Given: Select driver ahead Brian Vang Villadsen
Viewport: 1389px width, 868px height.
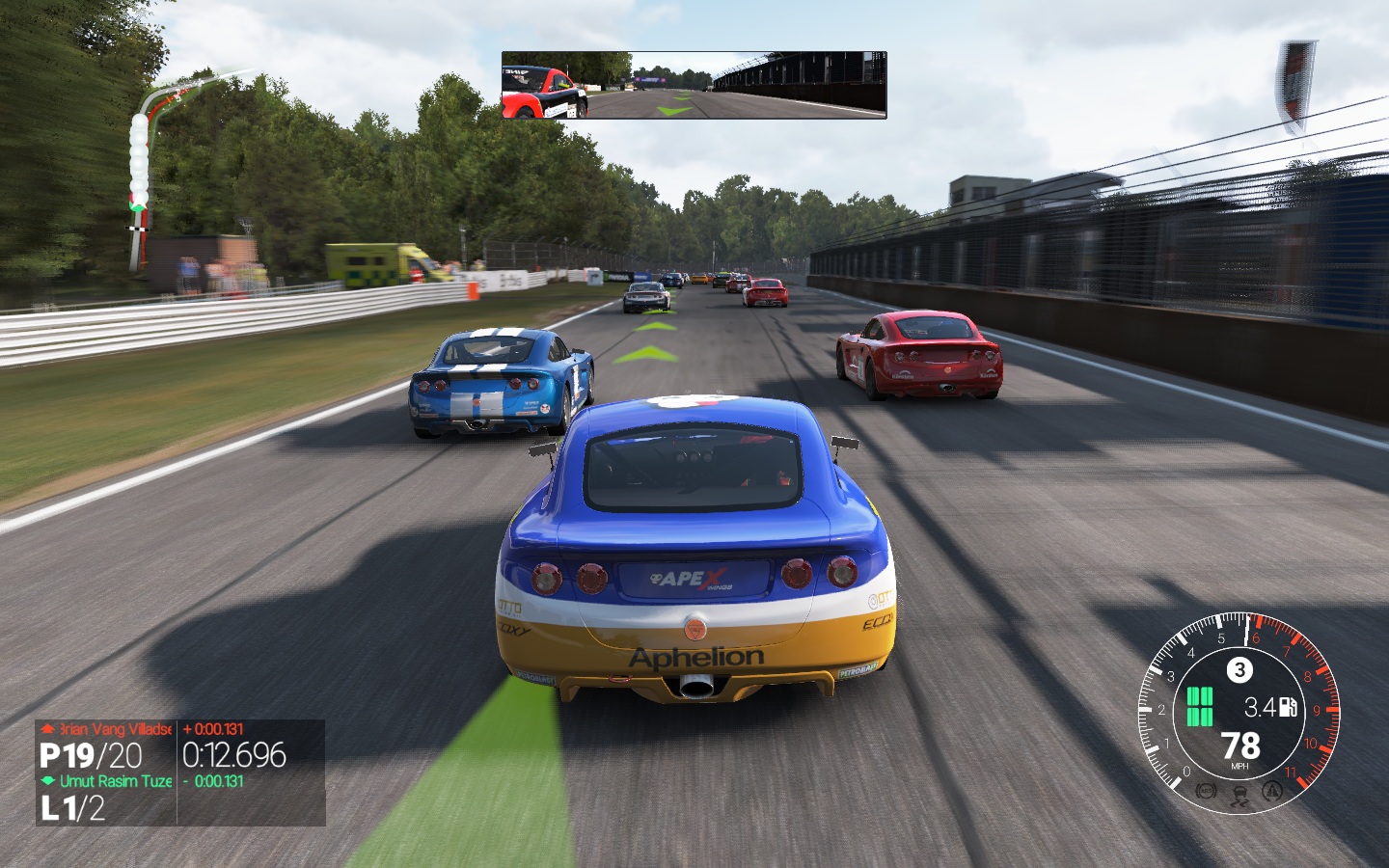Looking at the screenshot, I should click(x=107, y=729).
